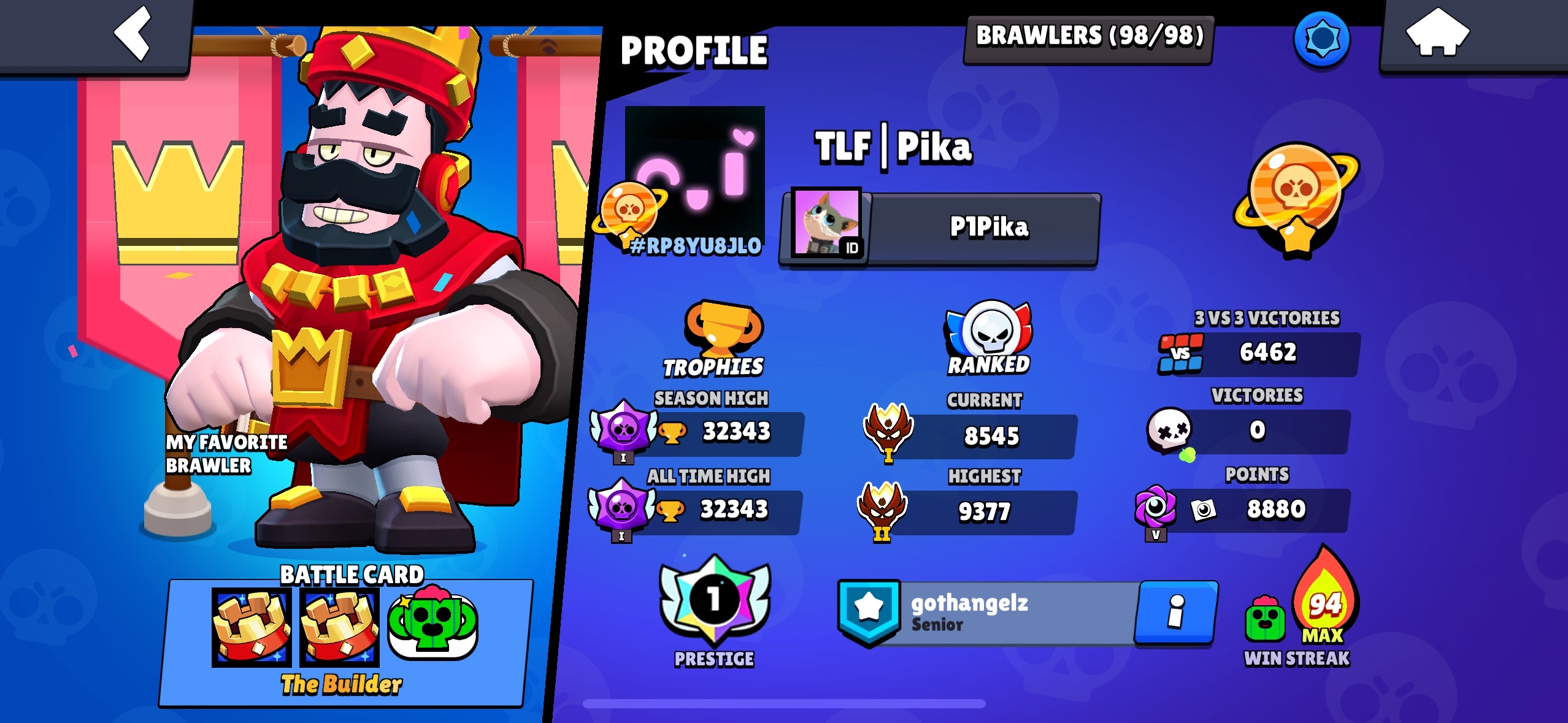Open the Brawlers (98/98) list
The image size is (1568, 723).
tap(1089, 37)
